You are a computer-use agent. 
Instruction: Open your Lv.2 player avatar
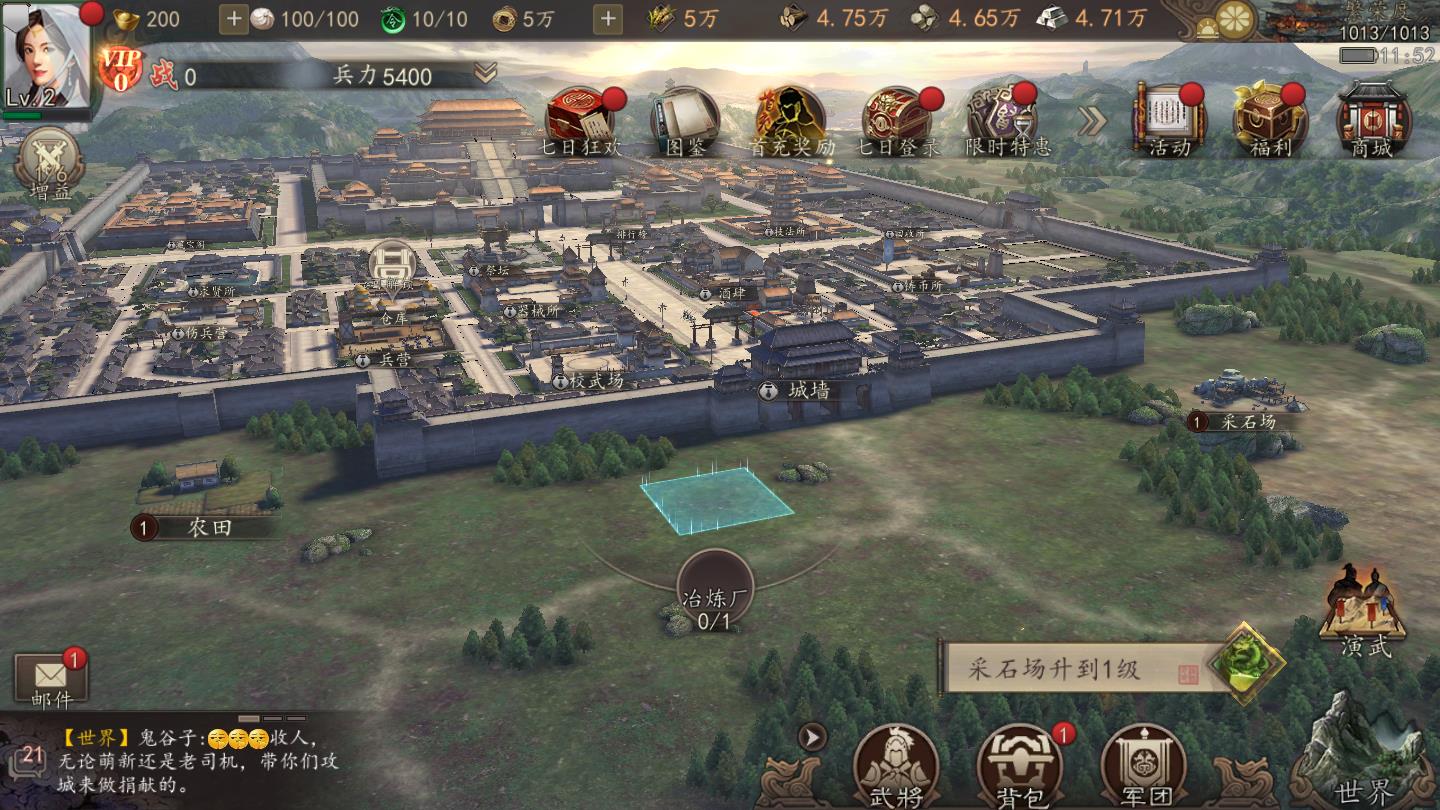click(x=44, y=55)
